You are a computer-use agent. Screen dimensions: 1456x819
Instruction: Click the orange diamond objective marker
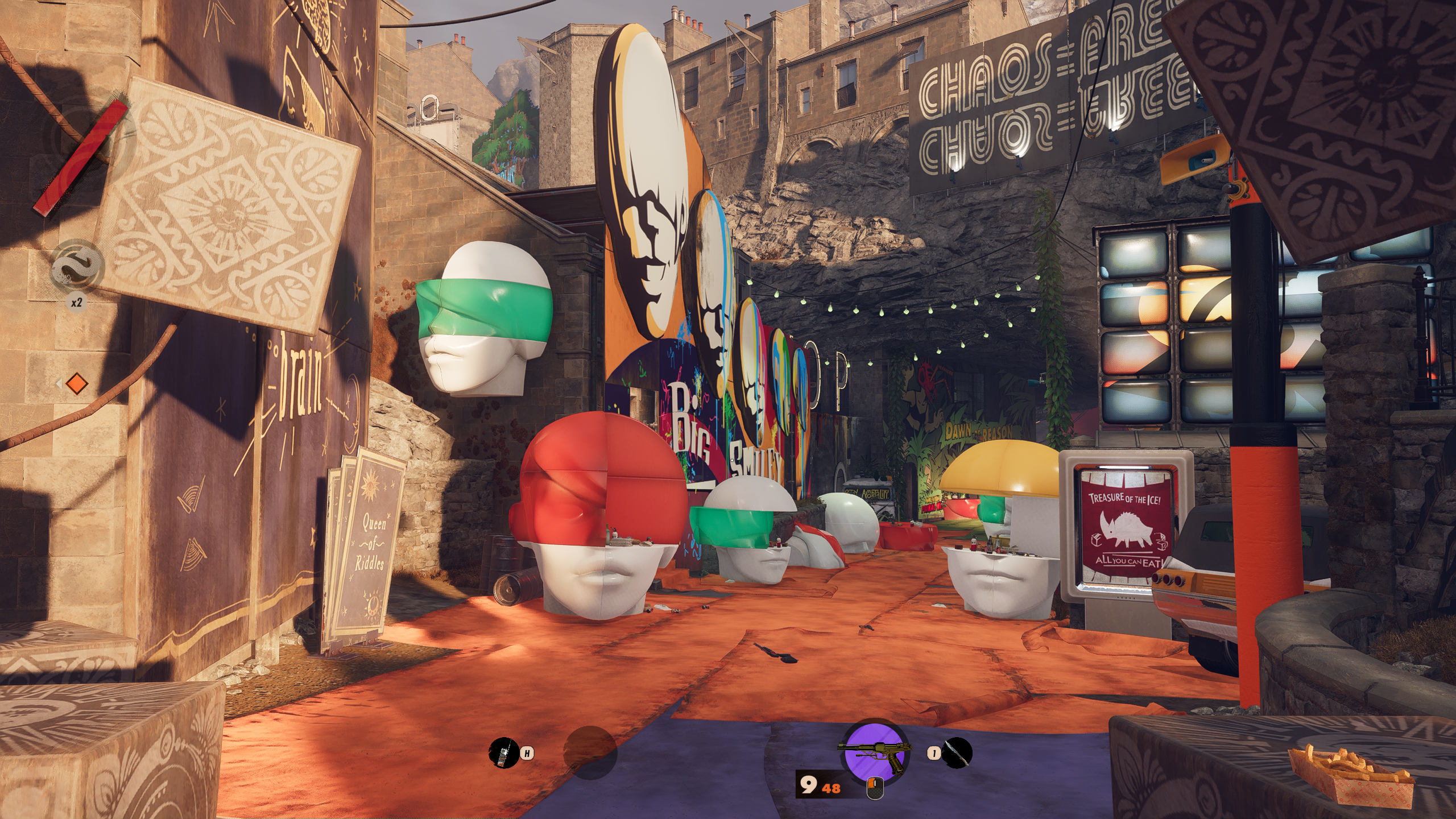76,384
